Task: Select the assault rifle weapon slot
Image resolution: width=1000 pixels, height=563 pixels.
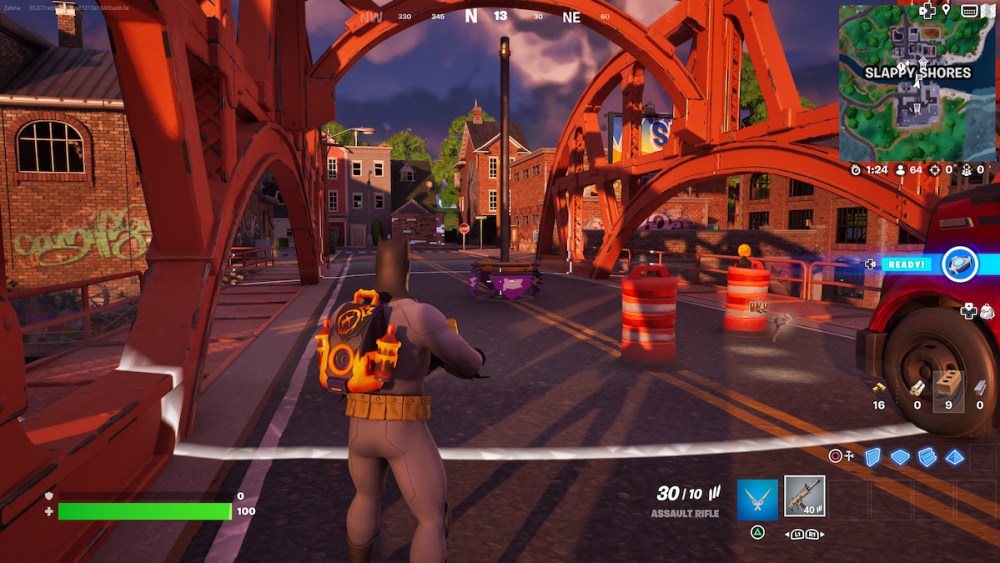Action: [804, 496]
